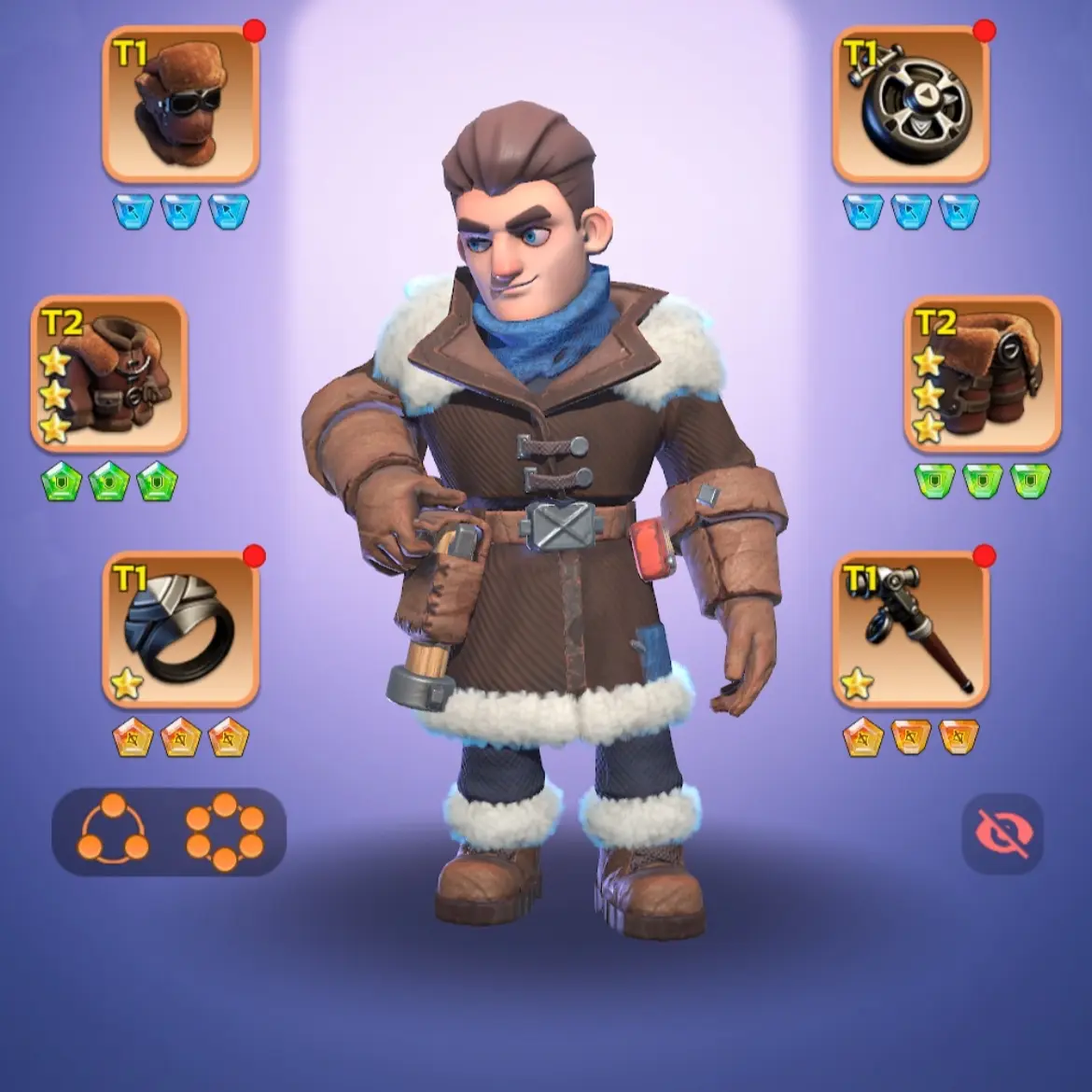Select the T2 brown fur coat slot
Viewport: 1092px width, 1092px height.
coord(109,373)
